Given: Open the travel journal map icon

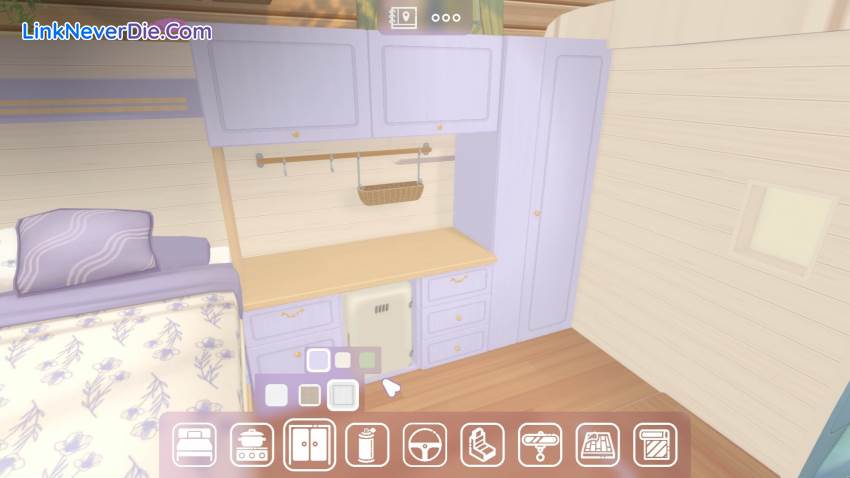Looking at the screenshot, I should 406,17.
